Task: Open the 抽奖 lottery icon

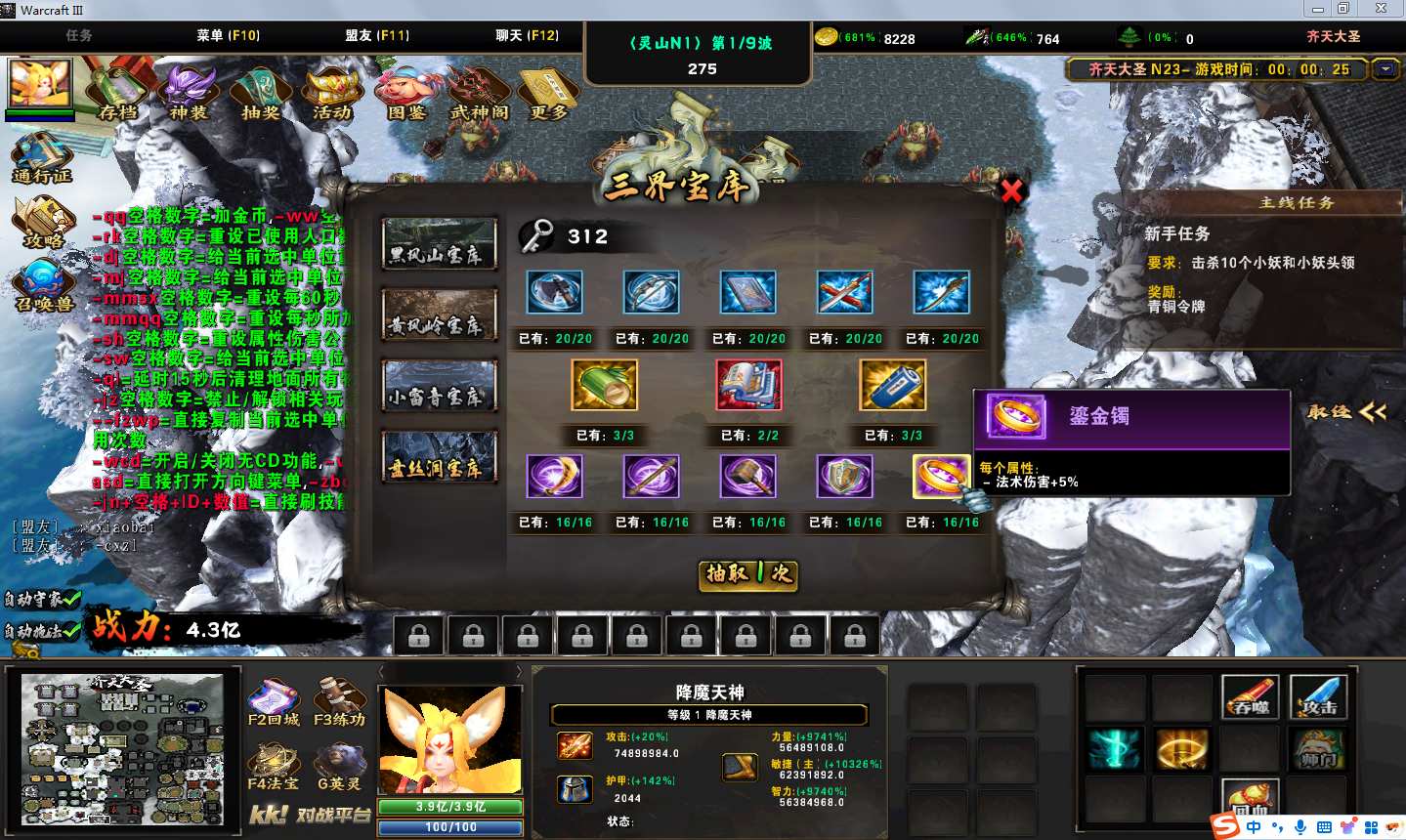Action: [260, 93]
